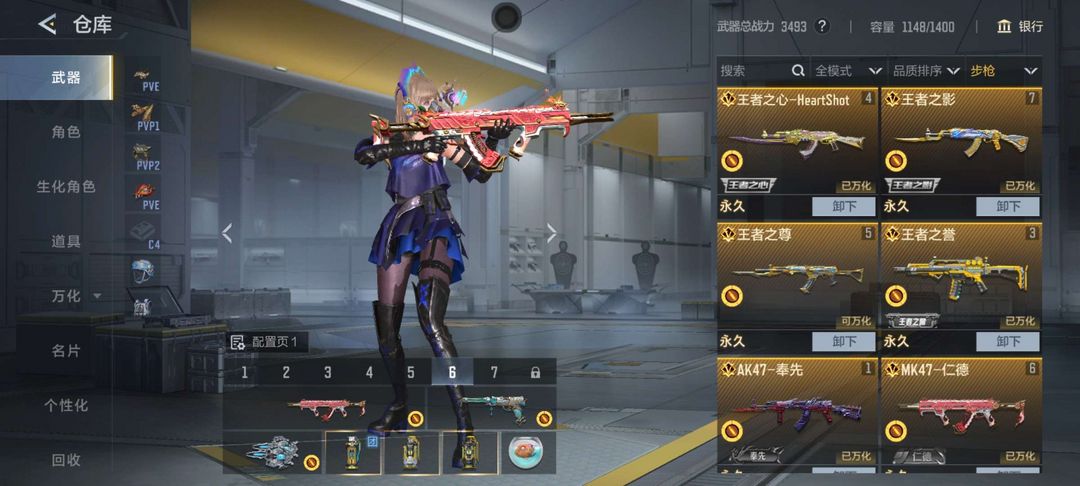Open the 生化角色 category
Viewport: 1080px width, 486px height.
(66, 187)
